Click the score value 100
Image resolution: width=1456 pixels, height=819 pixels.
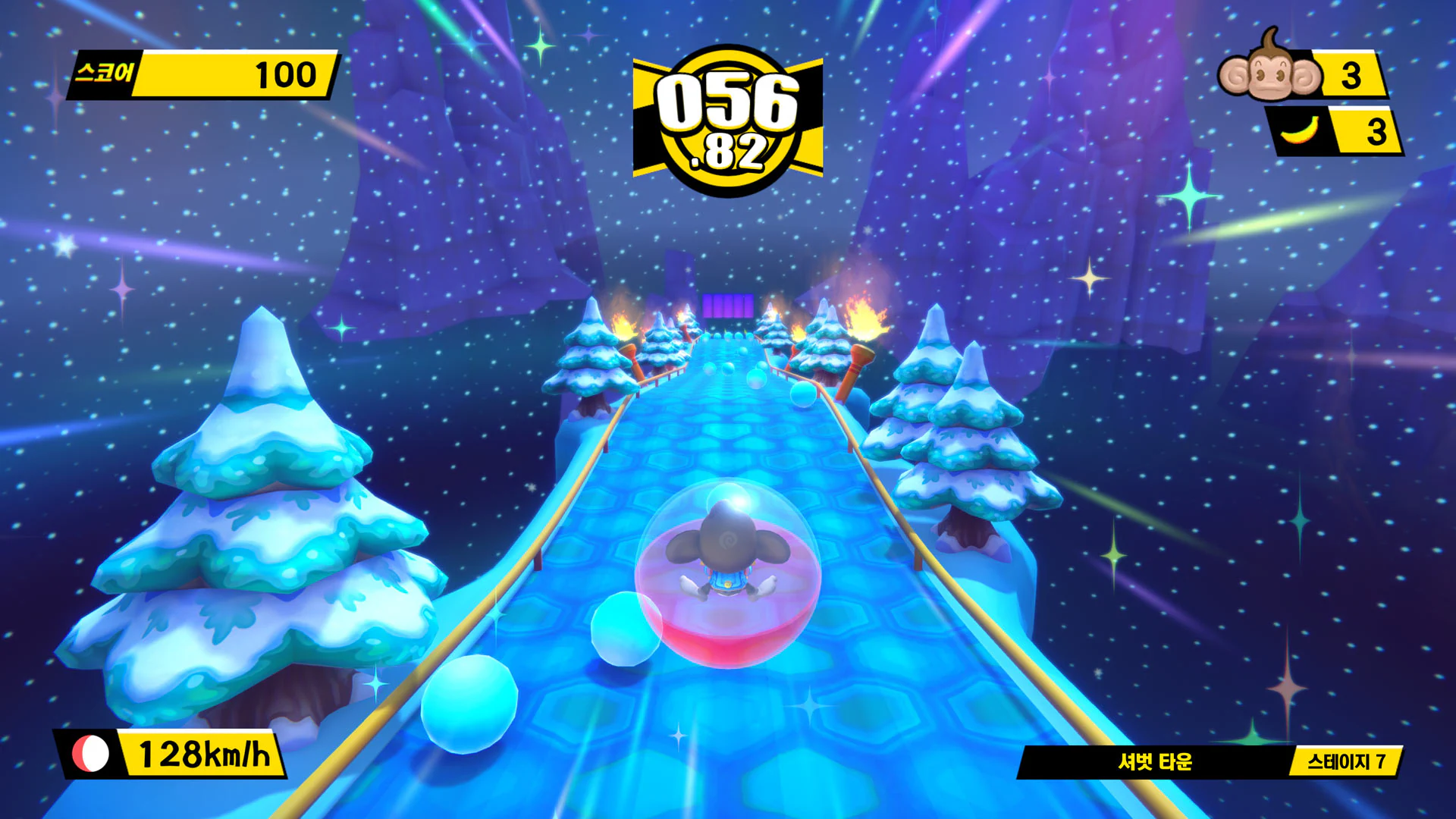[x=284, y=74]
